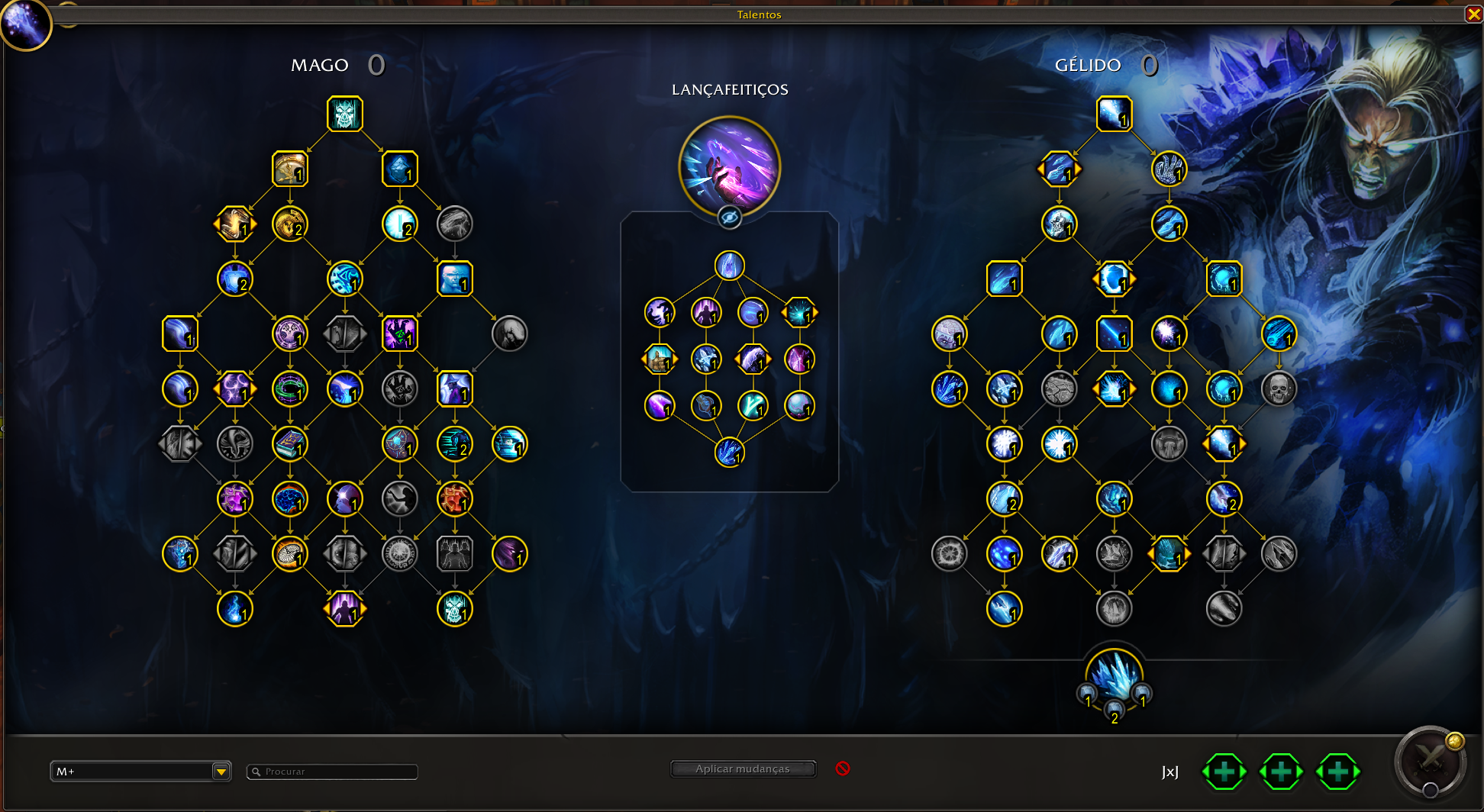Select the first node atop the Gélido tree
Image resolution: width=1484 pixels, height=812 pixels.
tap(1114, 114)
